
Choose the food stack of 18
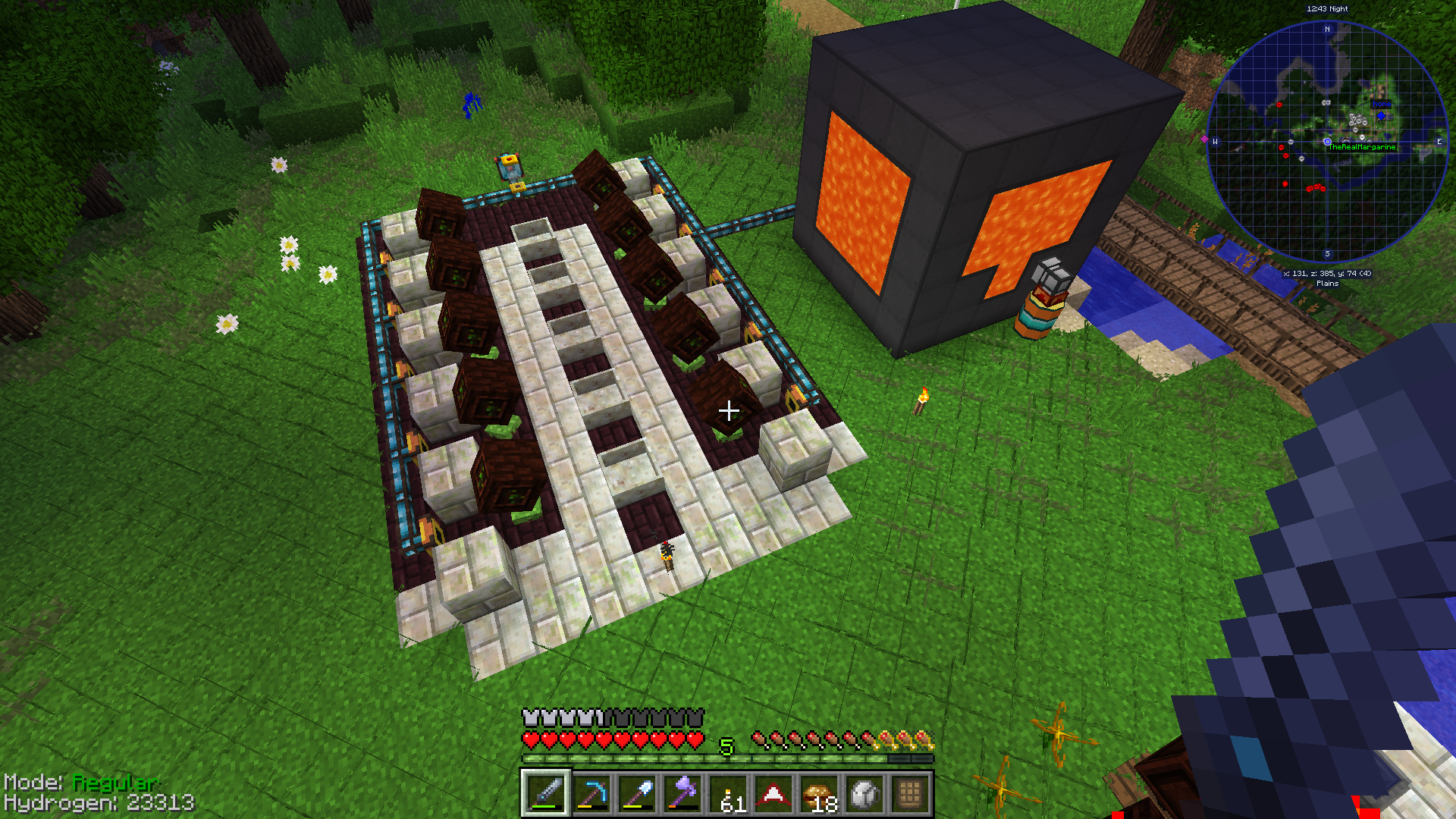click(x=818, y=794)
